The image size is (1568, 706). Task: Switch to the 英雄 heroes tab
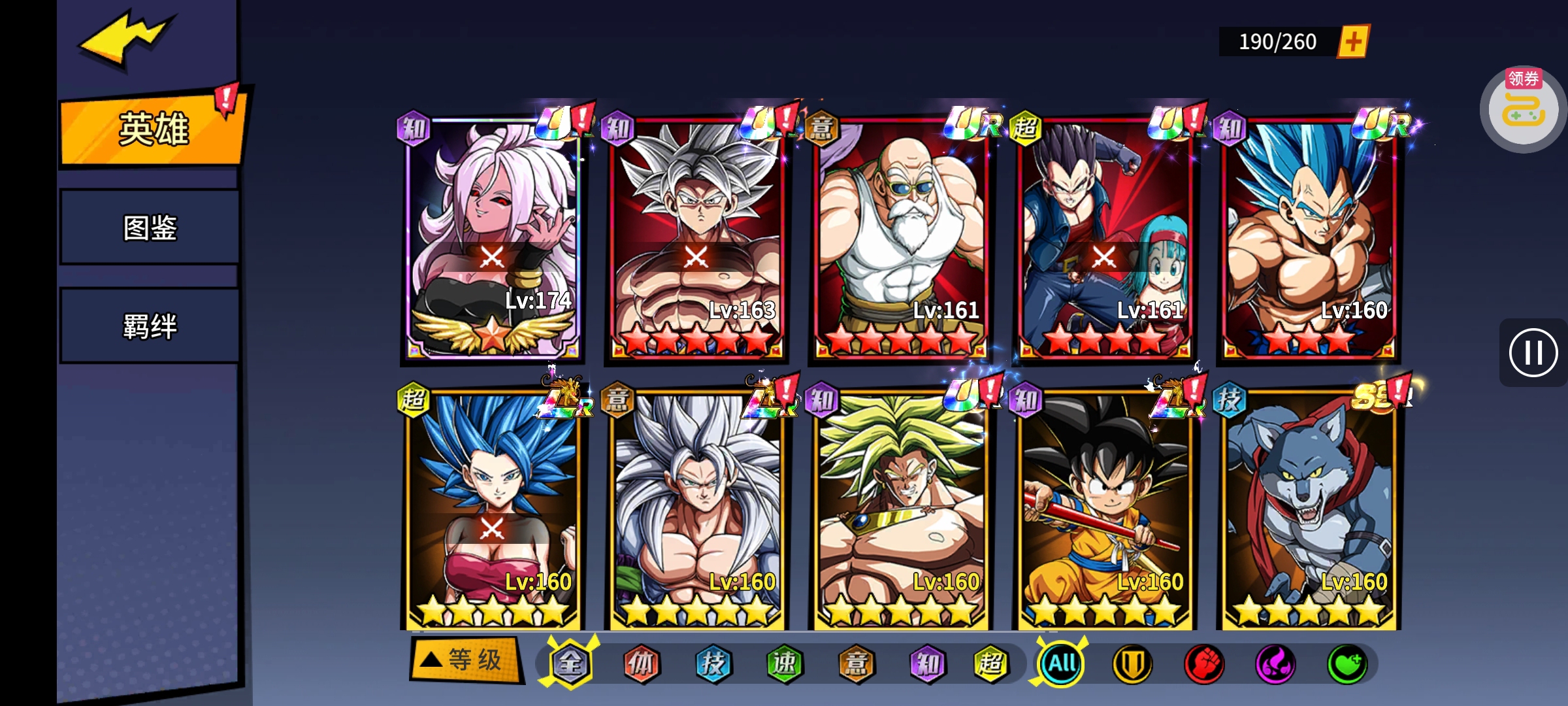152,129
